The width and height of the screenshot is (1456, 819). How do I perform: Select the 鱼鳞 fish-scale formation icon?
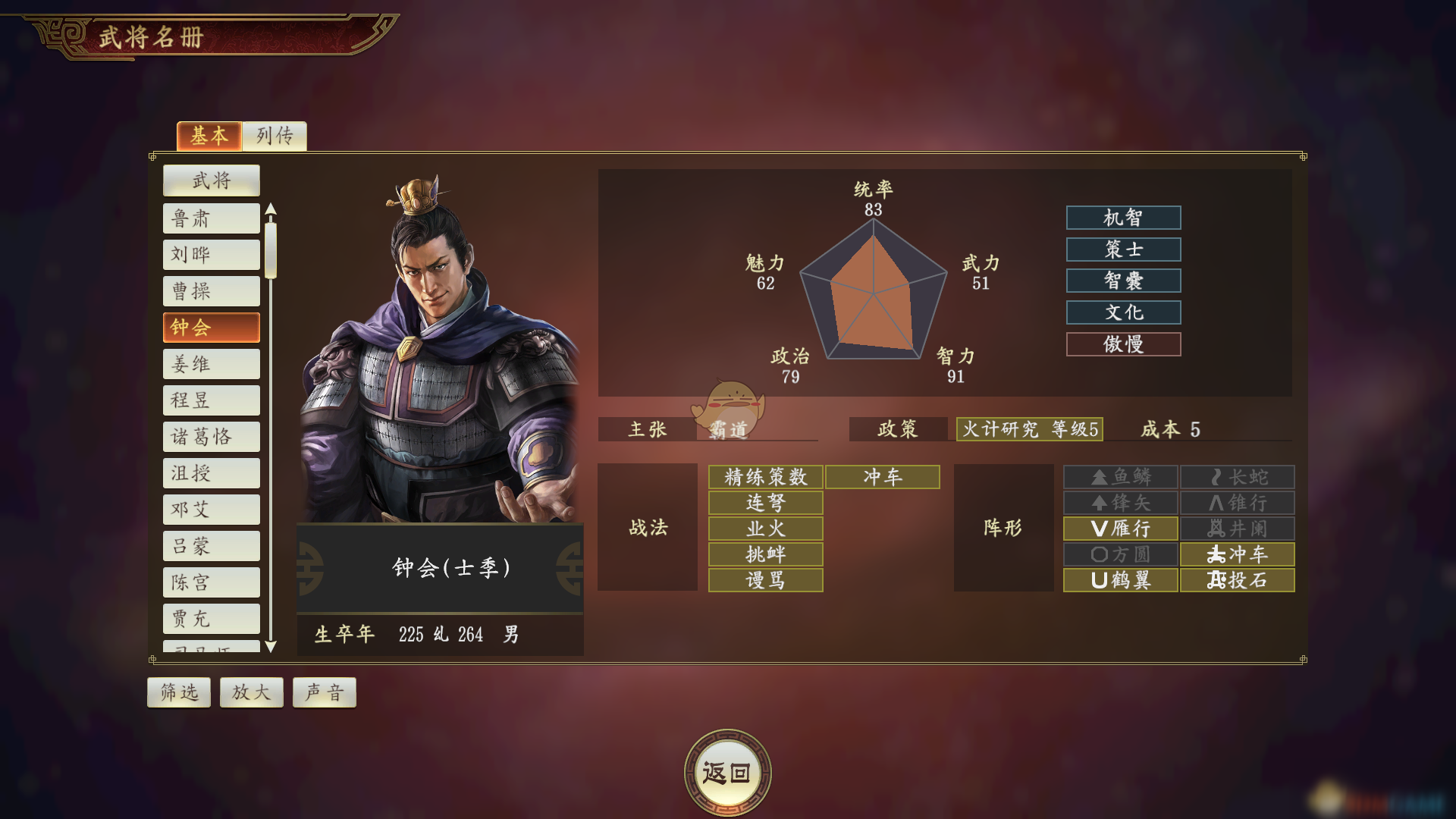pyautogui.click(x=1120, y=476)
